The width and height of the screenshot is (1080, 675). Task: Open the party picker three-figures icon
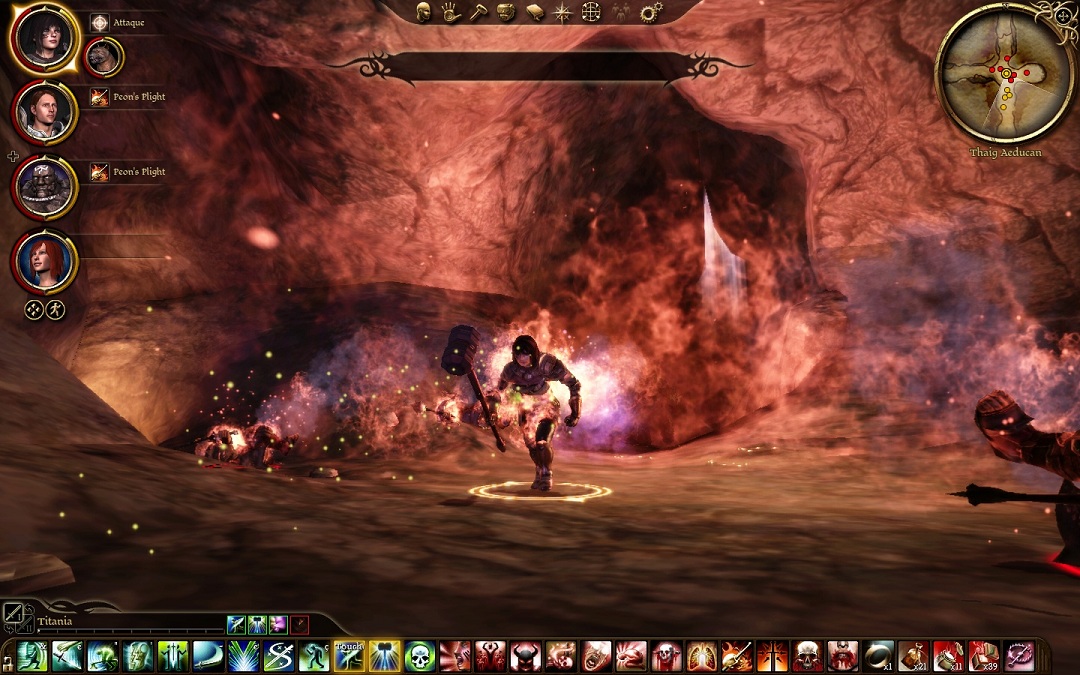coord(621,12)
